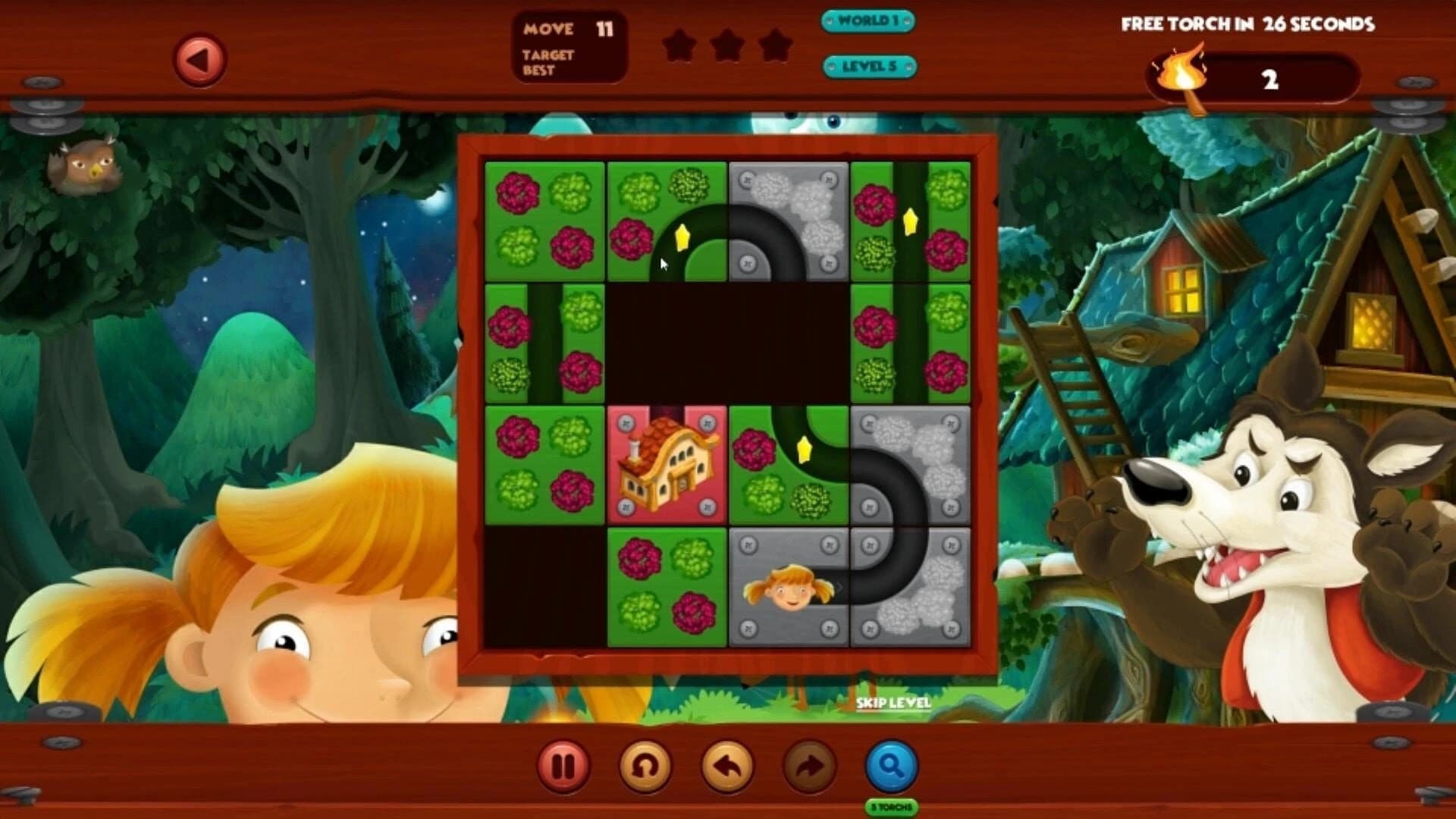Select the second arrow bush tile
Image resolution: width=1456 pixels, height=819 pixels.
point(908,220)
